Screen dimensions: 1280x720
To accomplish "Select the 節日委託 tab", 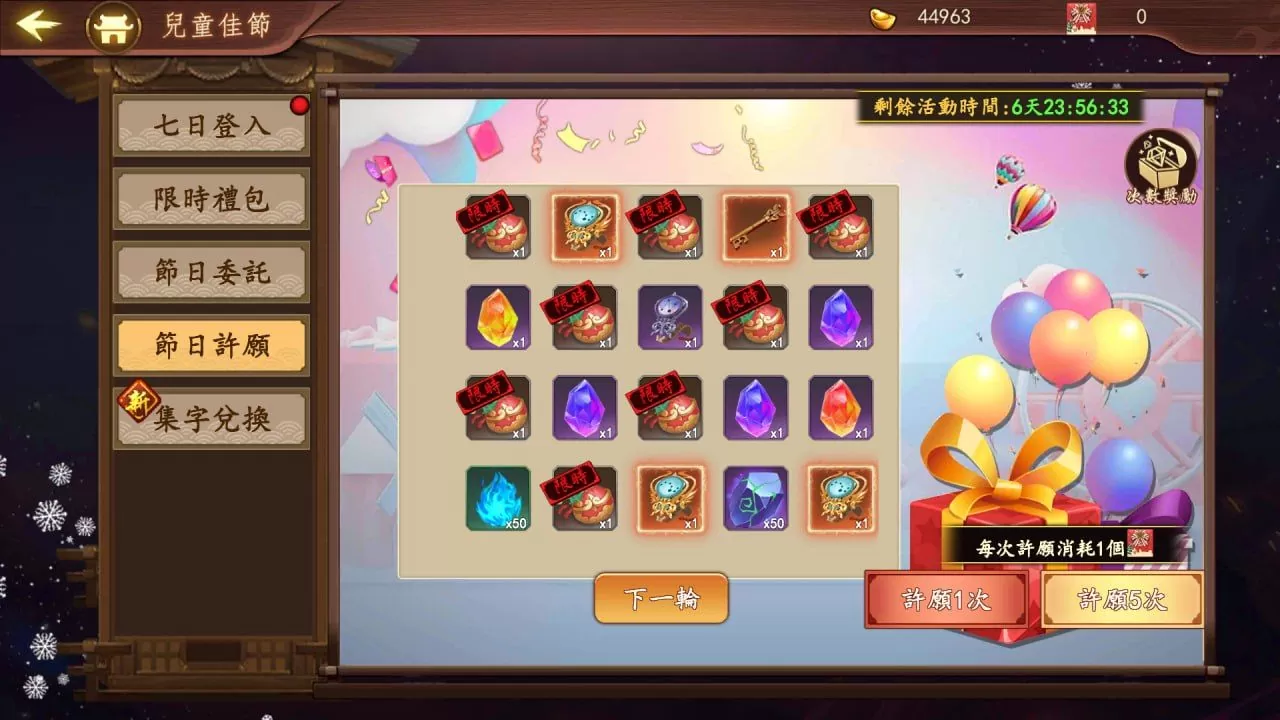I will pos(212,272).
